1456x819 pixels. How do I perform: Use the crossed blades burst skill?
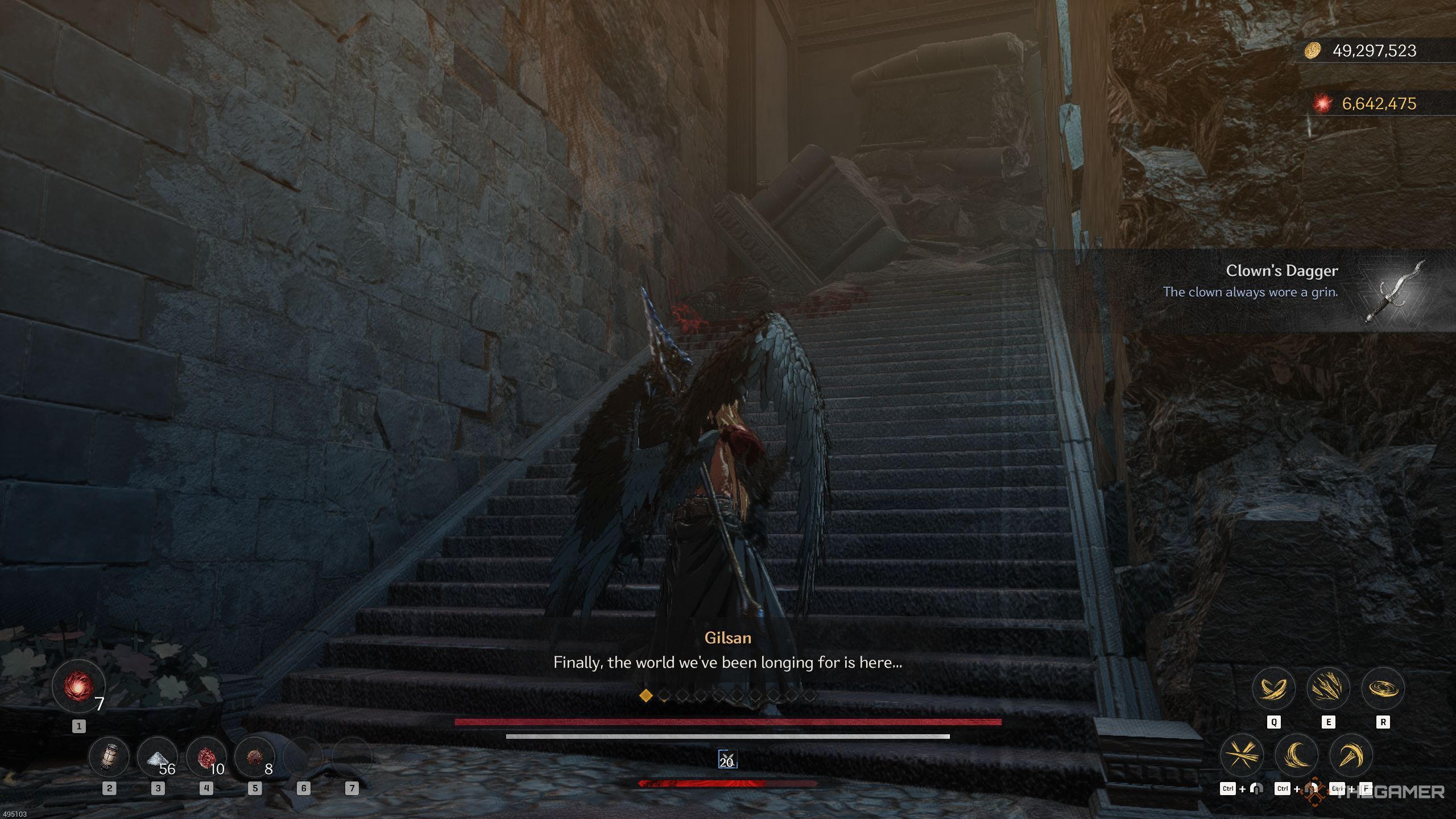click(1242, 756)
